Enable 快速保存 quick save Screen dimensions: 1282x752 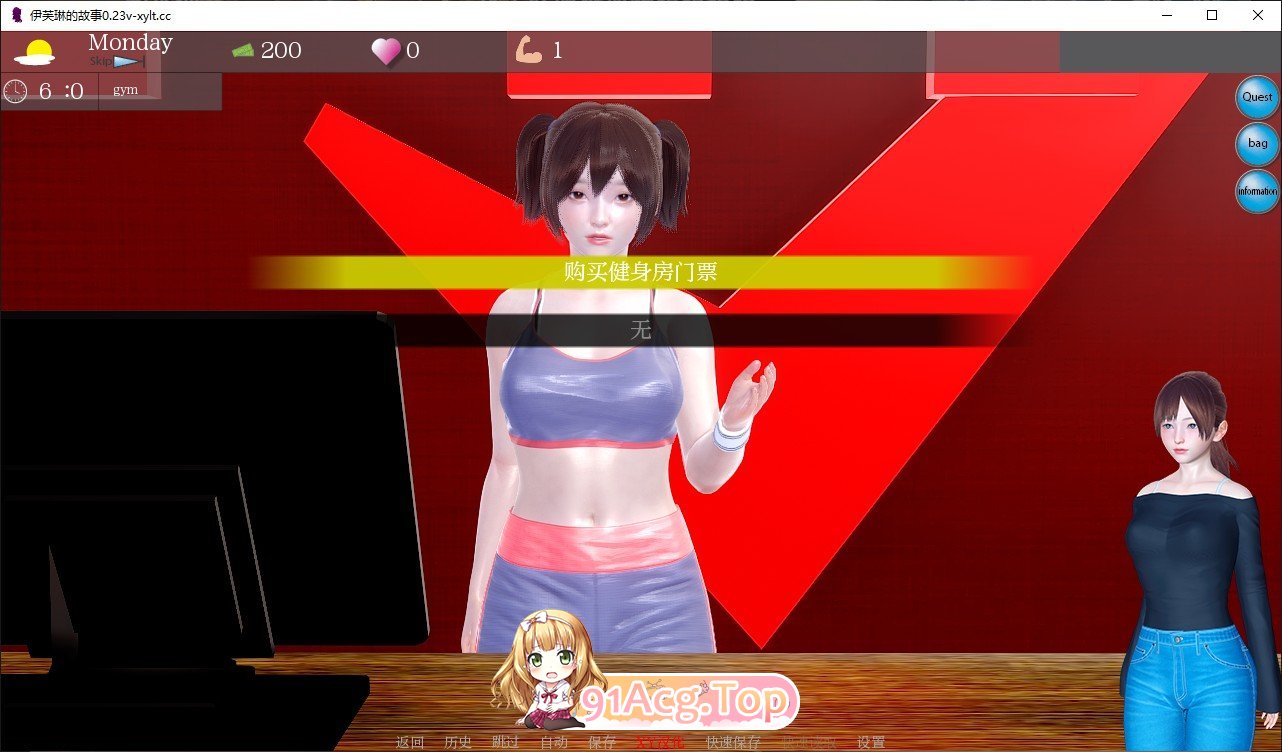click(x=733, y=743)
